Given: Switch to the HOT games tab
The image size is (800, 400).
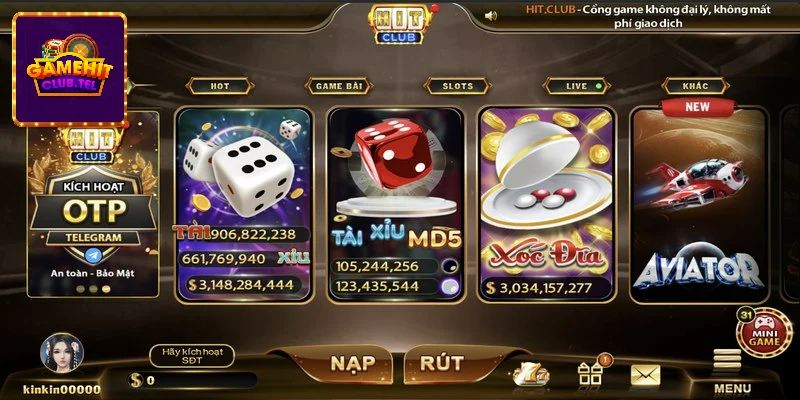Looking at the screenshot, I should 220,86.
